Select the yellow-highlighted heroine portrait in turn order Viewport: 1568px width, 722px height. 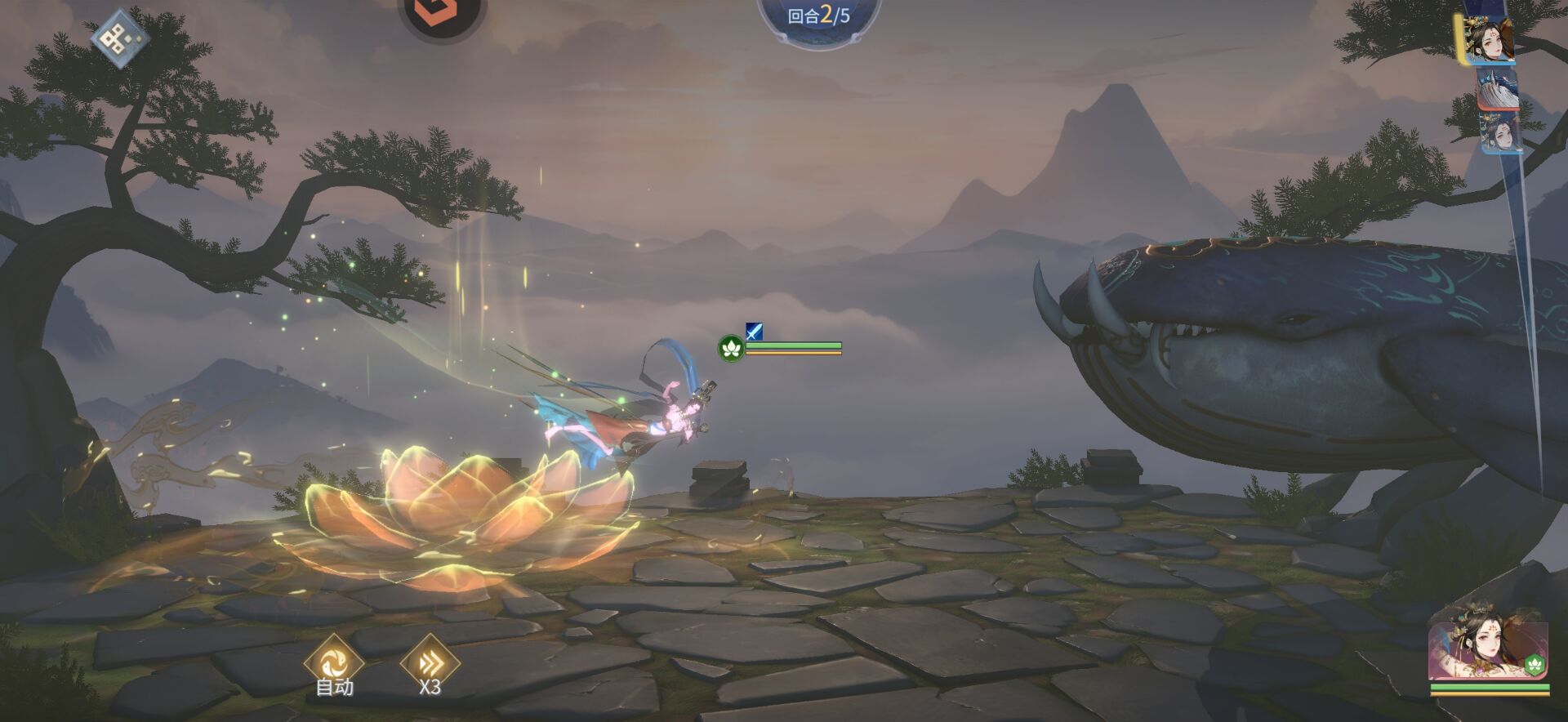[1489, 39]
